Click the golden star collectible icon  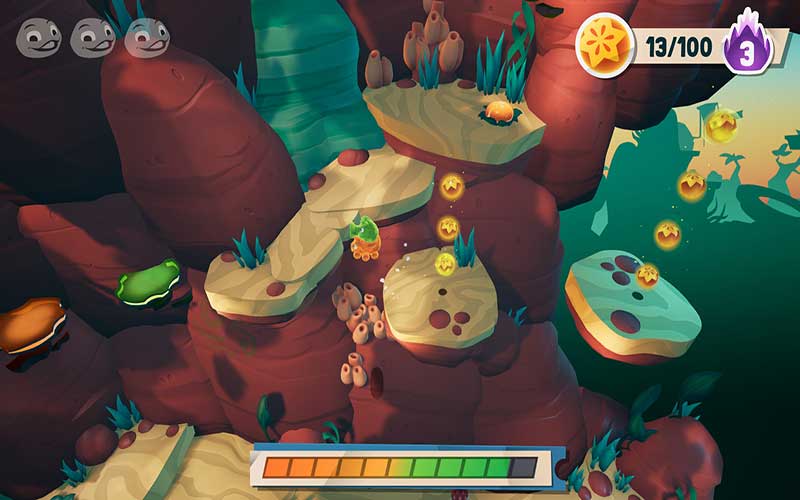coord(605,45)
